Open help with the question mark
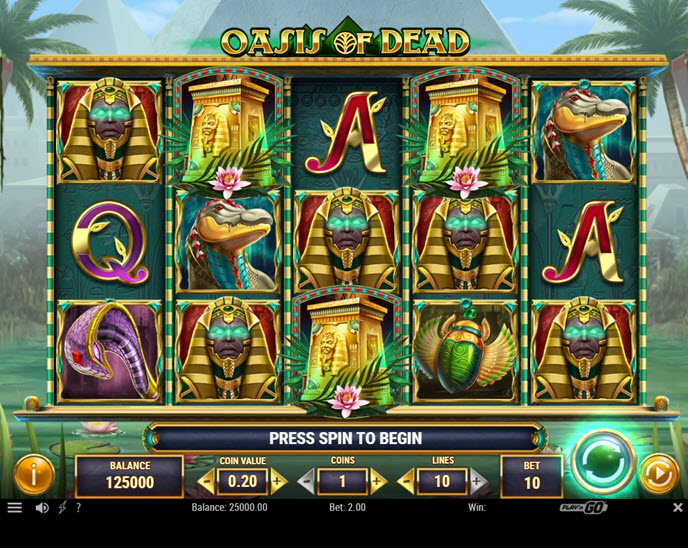 click(x=79, y=508)
